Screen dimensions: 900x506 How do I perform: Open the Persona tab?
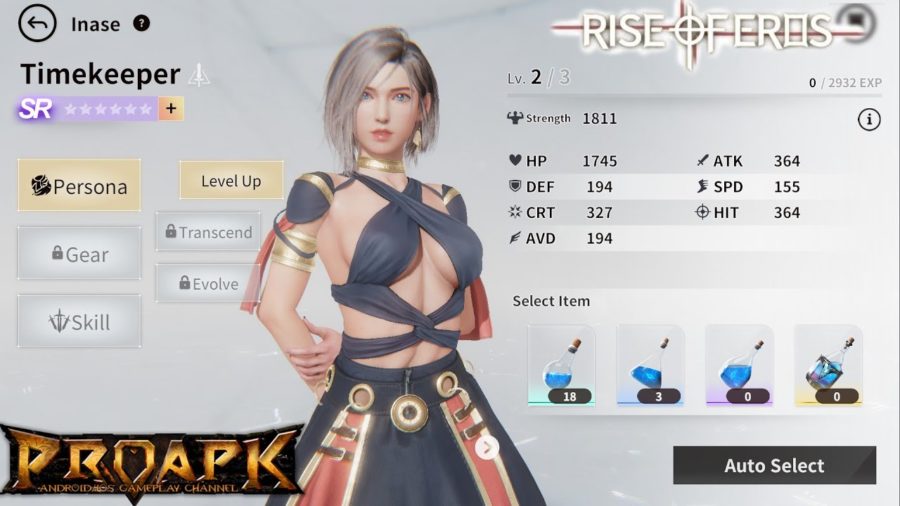coord(79,186)
